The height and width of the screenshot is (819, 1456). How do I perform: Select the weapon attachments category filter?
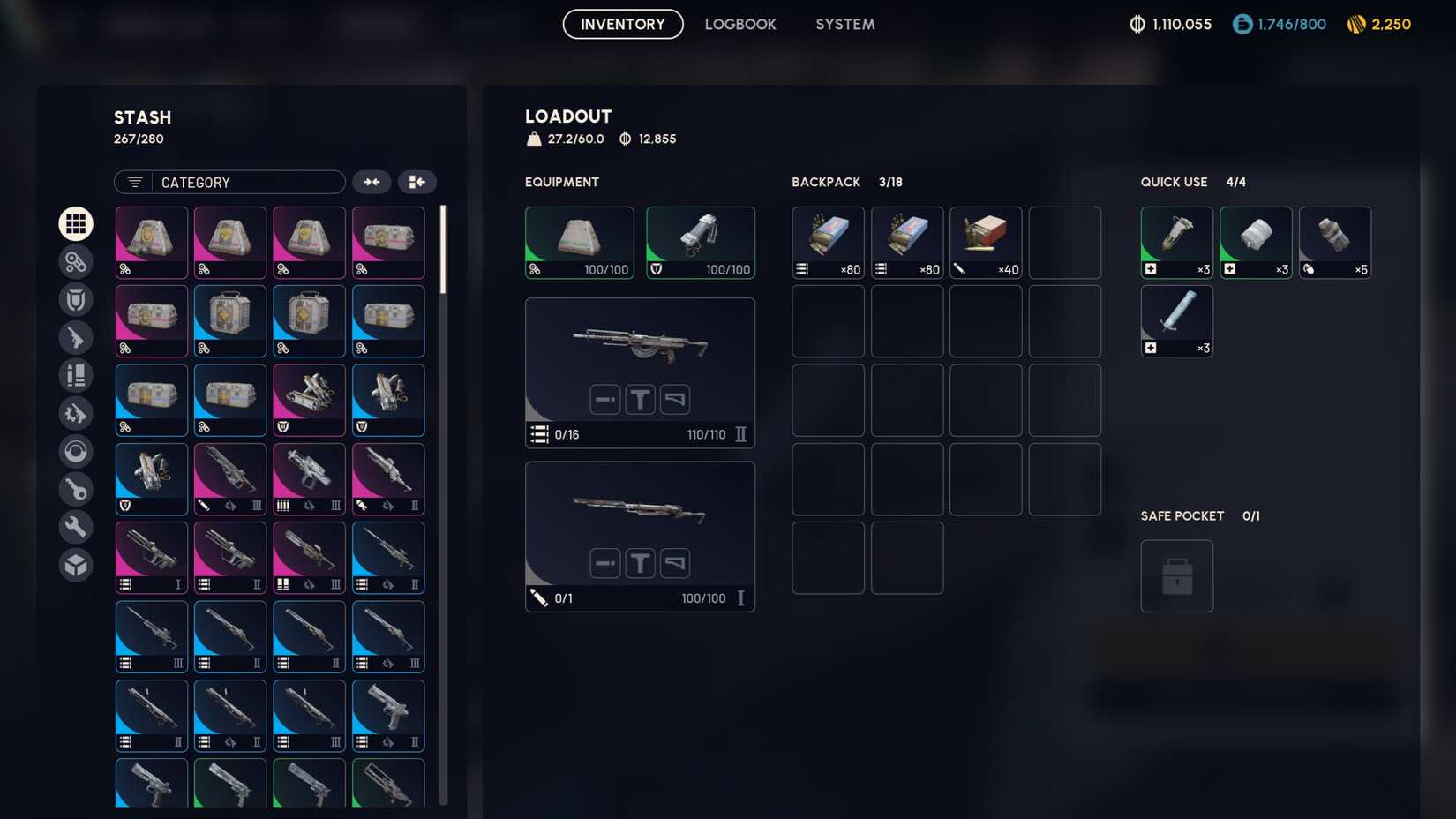tap(76, 413)
